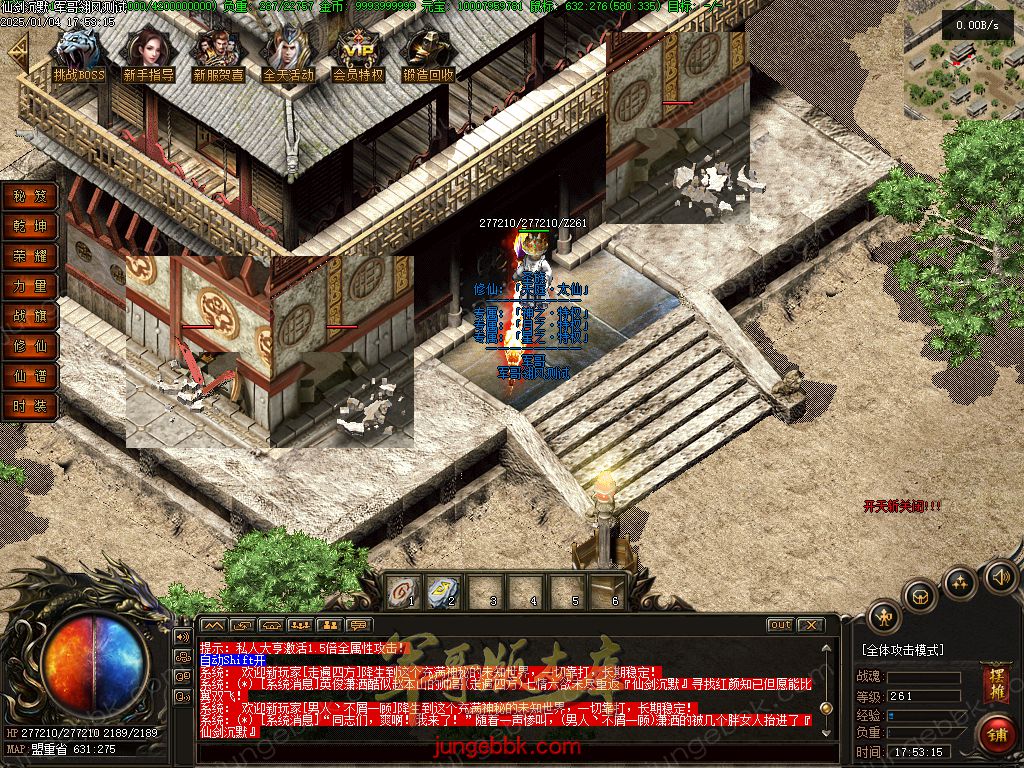This screenshot has height=768, width=1024.
Task: Open the 修仙 side menu button
Action: [x=30, y=346]
